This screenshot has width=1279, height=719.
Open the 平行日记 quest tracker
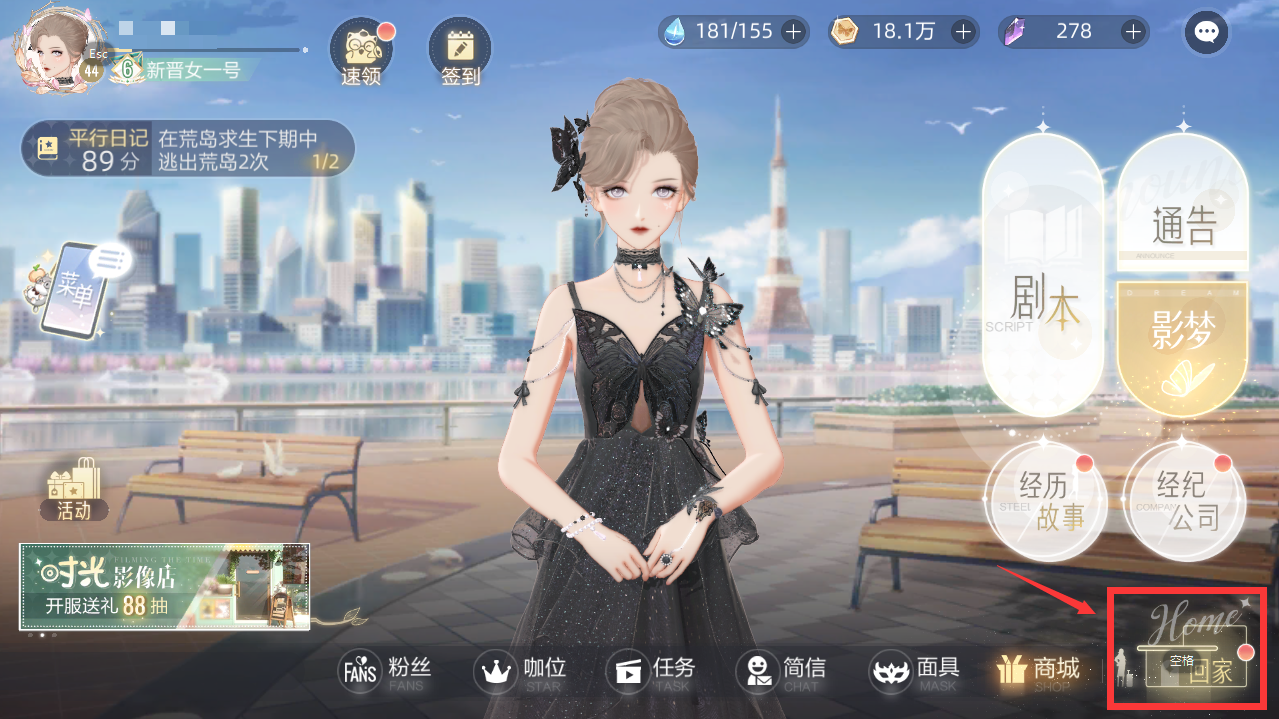click(x=188, y=149)
